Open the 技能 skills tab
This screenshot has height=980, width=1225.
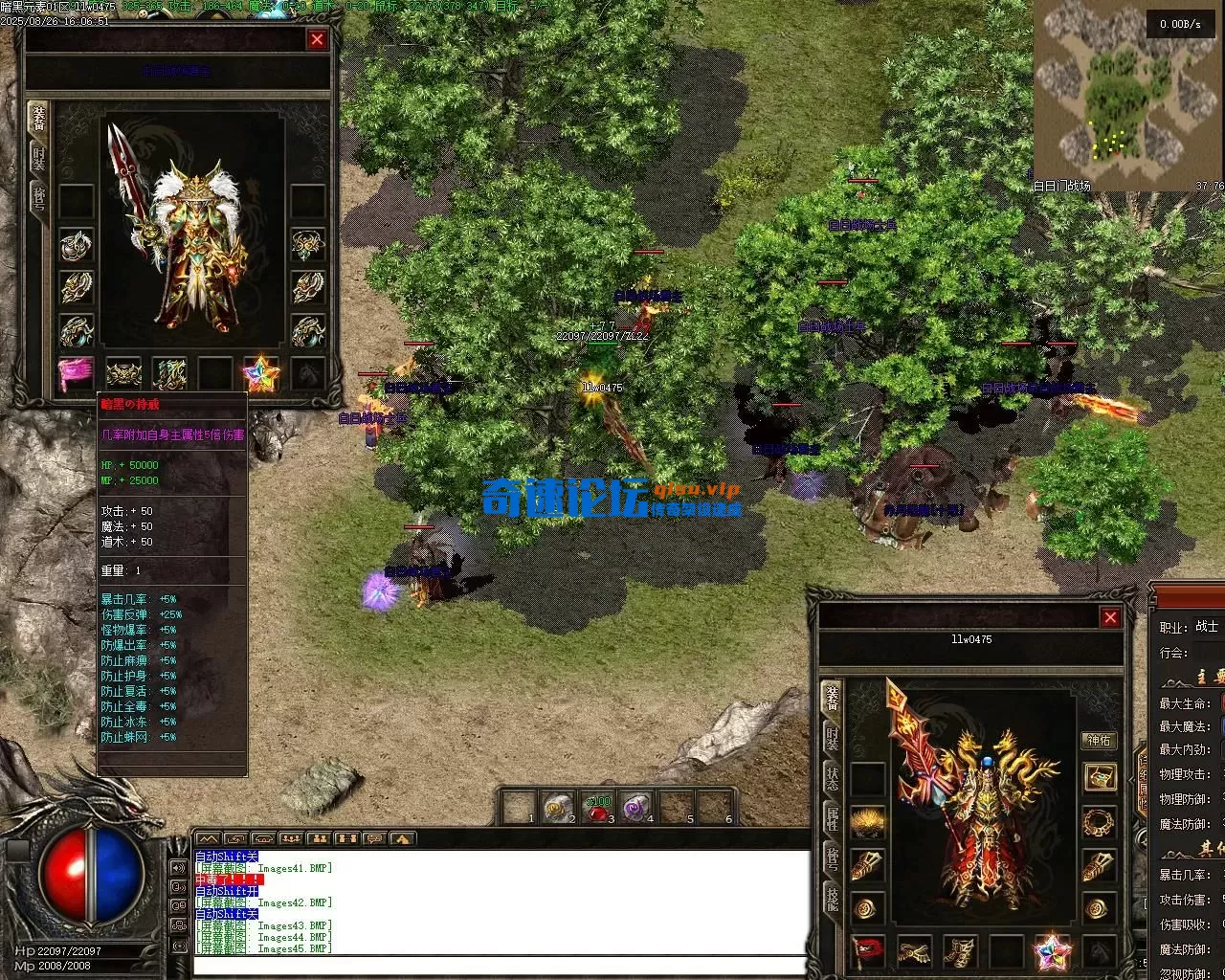(832, 897)
